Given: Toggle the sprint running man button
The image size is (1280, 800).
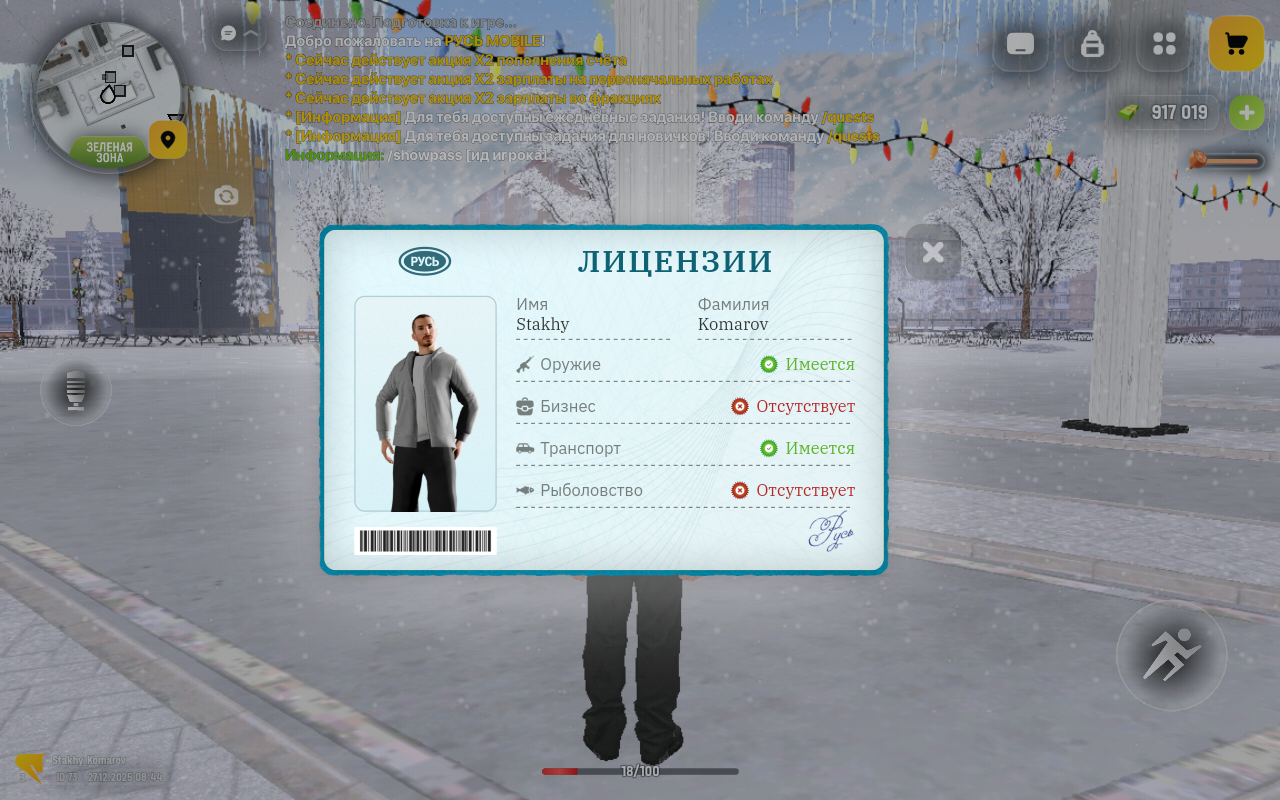Looking at the screenshot, I should 1171,656.
